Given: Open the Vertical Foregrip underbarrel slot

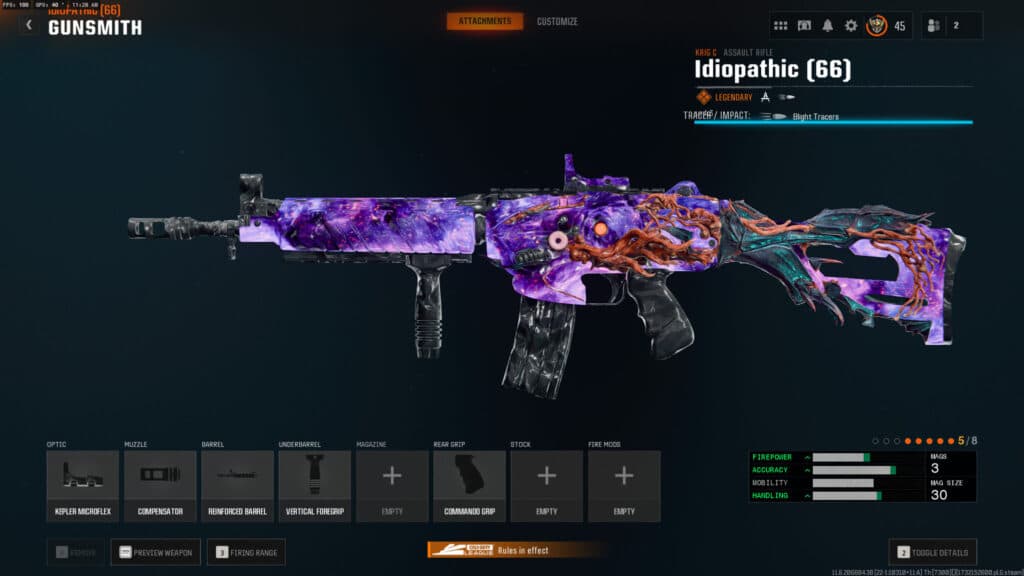Looking at the screenshot, I should [315, 485].
